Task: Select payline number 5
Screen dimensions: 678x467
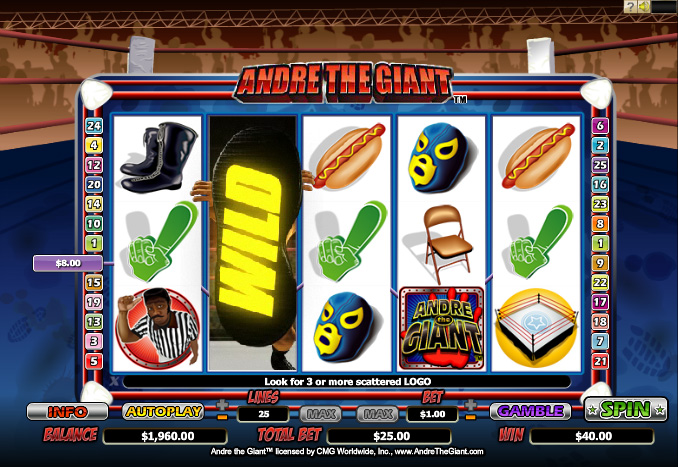Action: point(95,361)
